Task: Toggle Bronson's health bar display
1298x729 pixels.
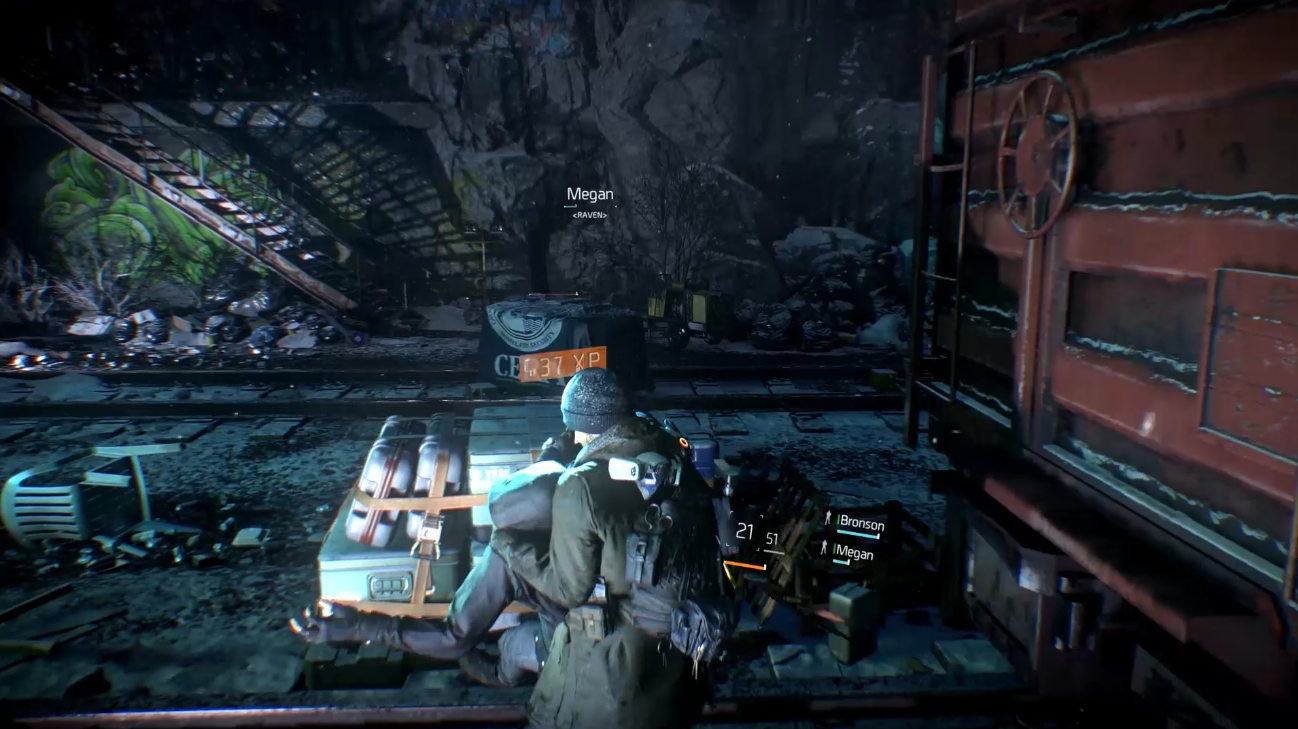Action: coord(857,534)
